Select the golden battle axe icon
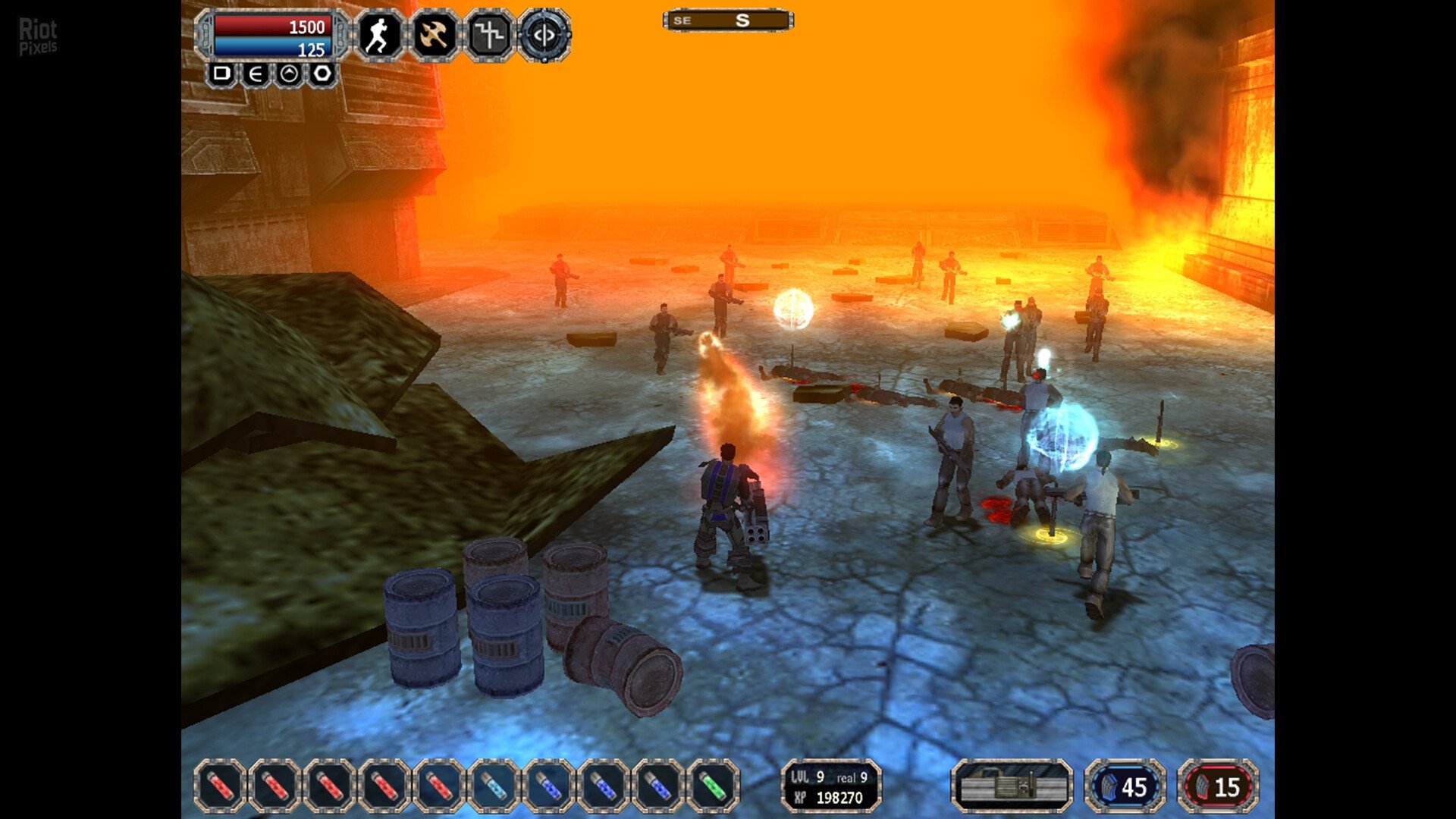This screenshot has width=1456, height=819. pyautogui.click(x=434, y=35)
